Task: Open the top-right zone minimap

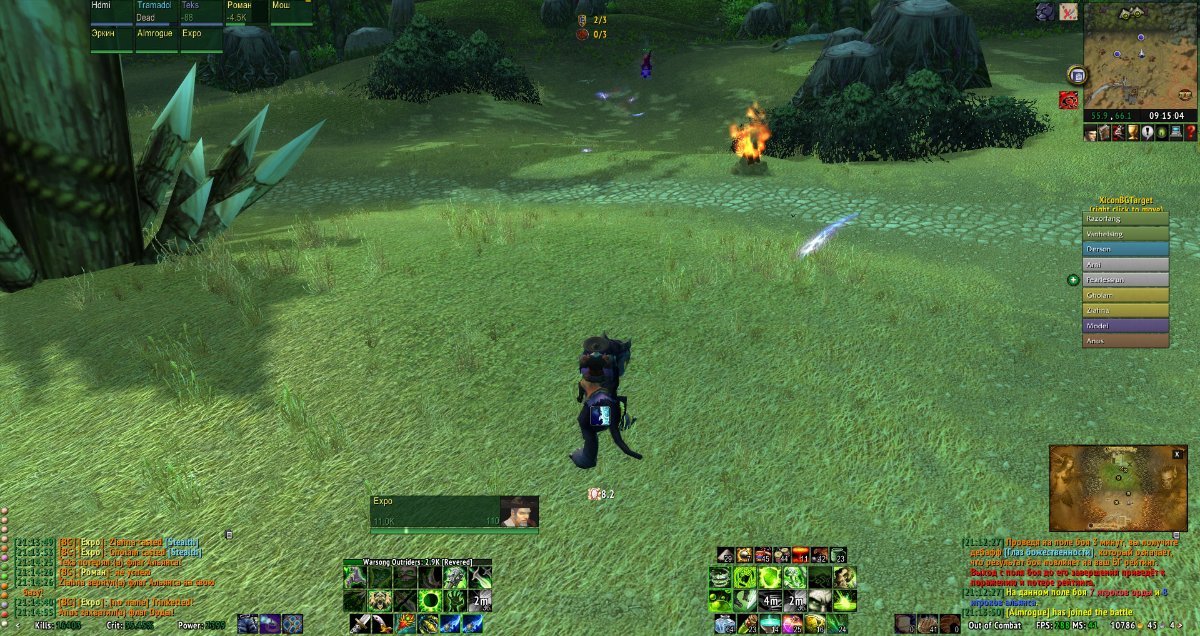Action: (1140, 54)
